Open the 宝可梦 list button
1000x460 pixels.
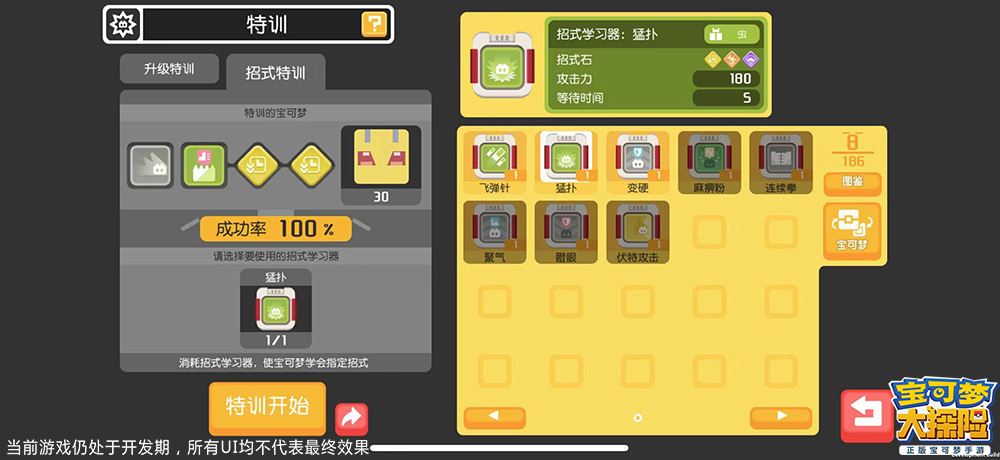(852, 231)
